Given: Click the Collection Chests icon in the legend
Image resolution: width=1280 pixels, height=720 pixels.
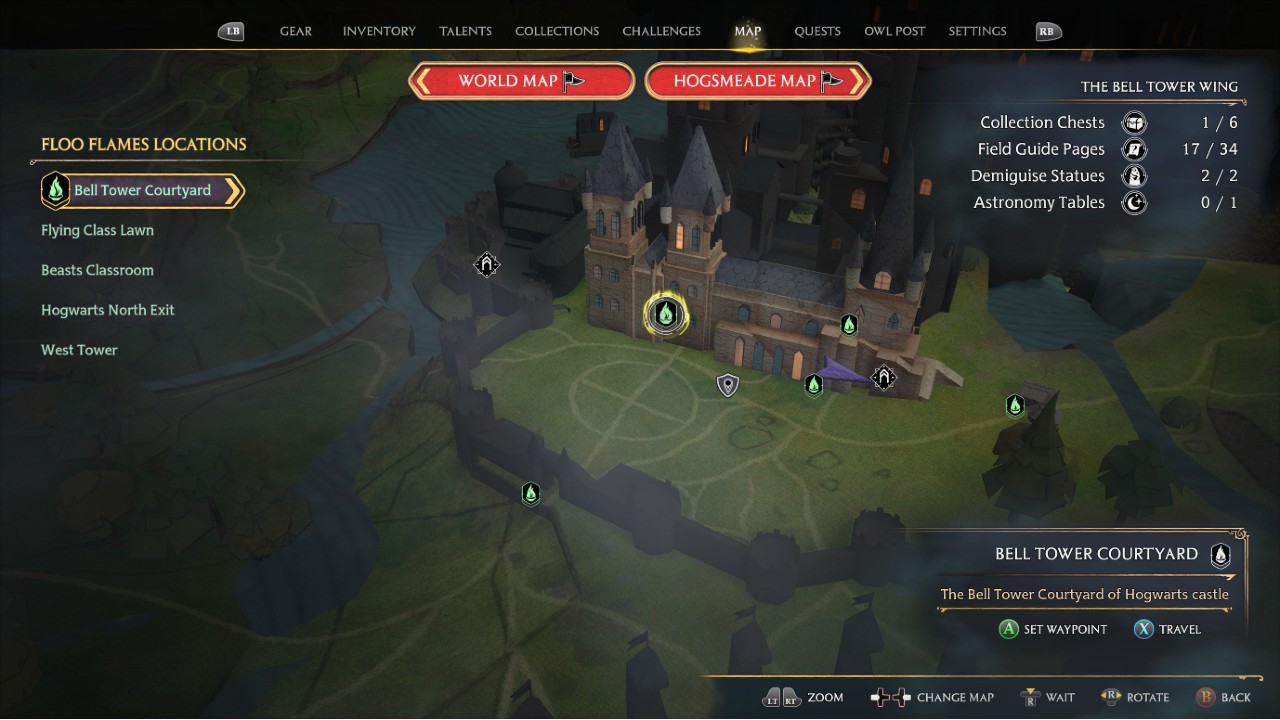Looking at the screenshot, I should pyautogui.click(x=1133, y=122).
